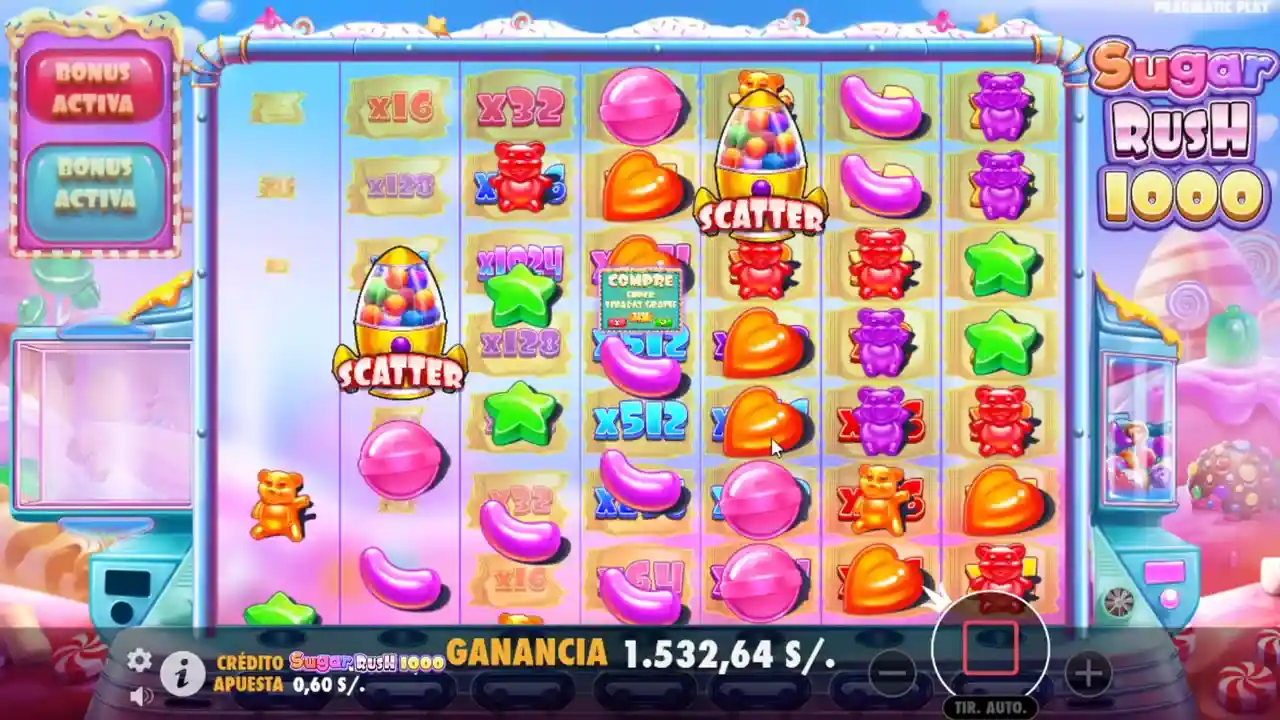Open the information panel with the i icon
Screen dimensions: 1280x720
[180, 673]
